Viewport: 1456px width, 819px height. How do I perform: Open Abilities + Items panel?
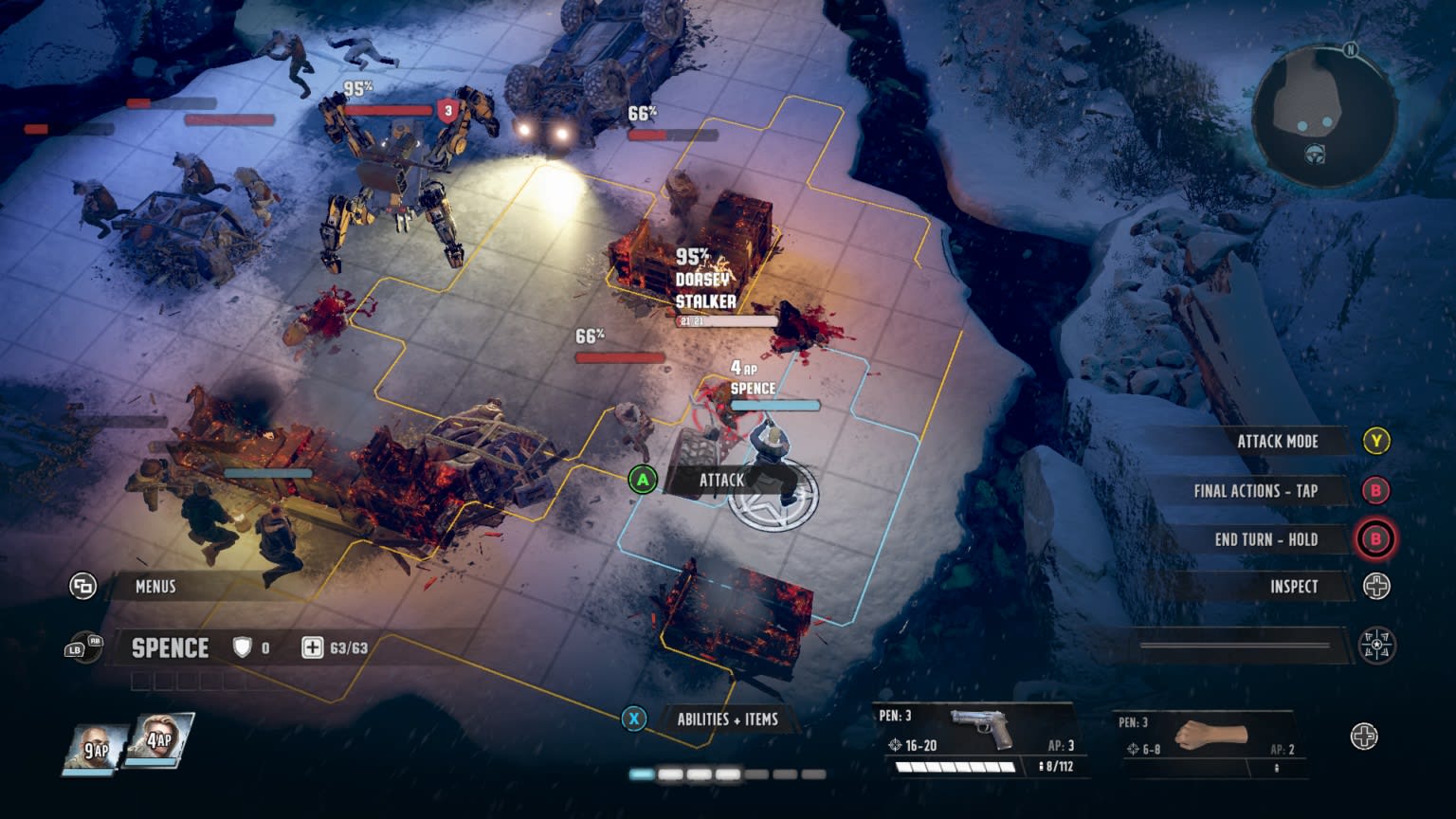tap(726, 719)
